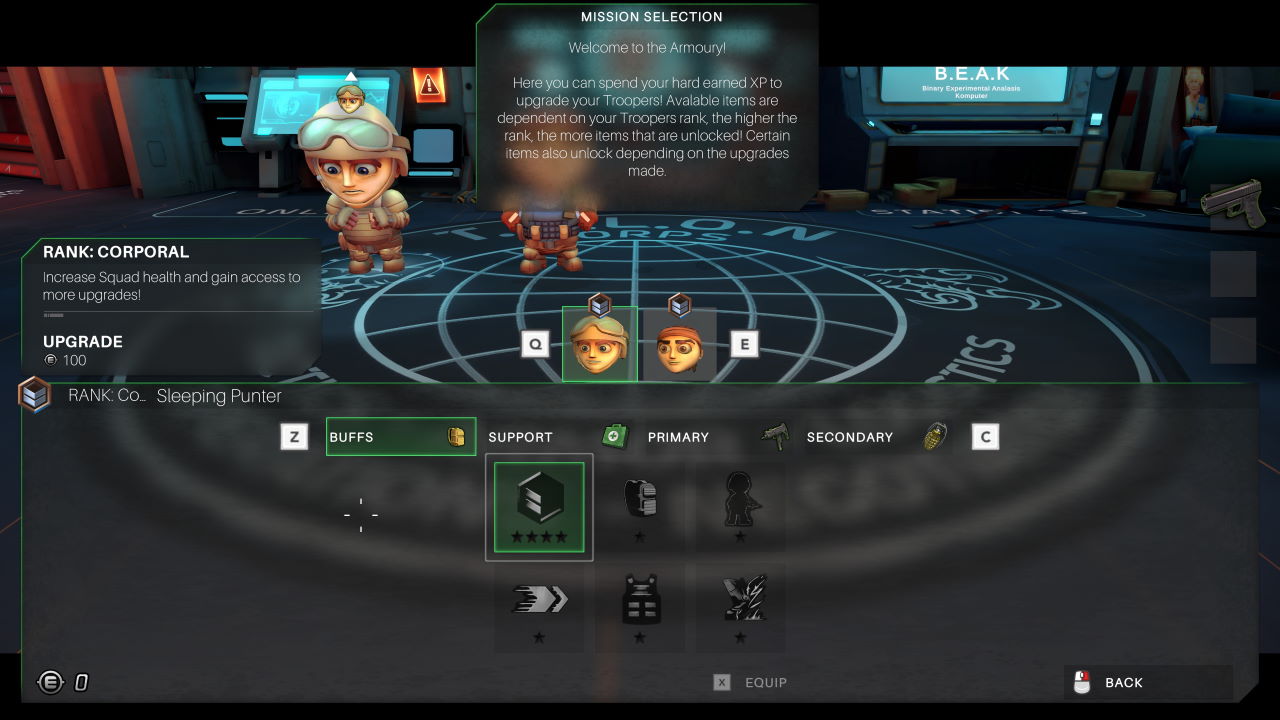The width and height of the screenshot is (1280, 720).
Task: Choose the armor vest buff upgrade
Action: click(x=640, y=607)
